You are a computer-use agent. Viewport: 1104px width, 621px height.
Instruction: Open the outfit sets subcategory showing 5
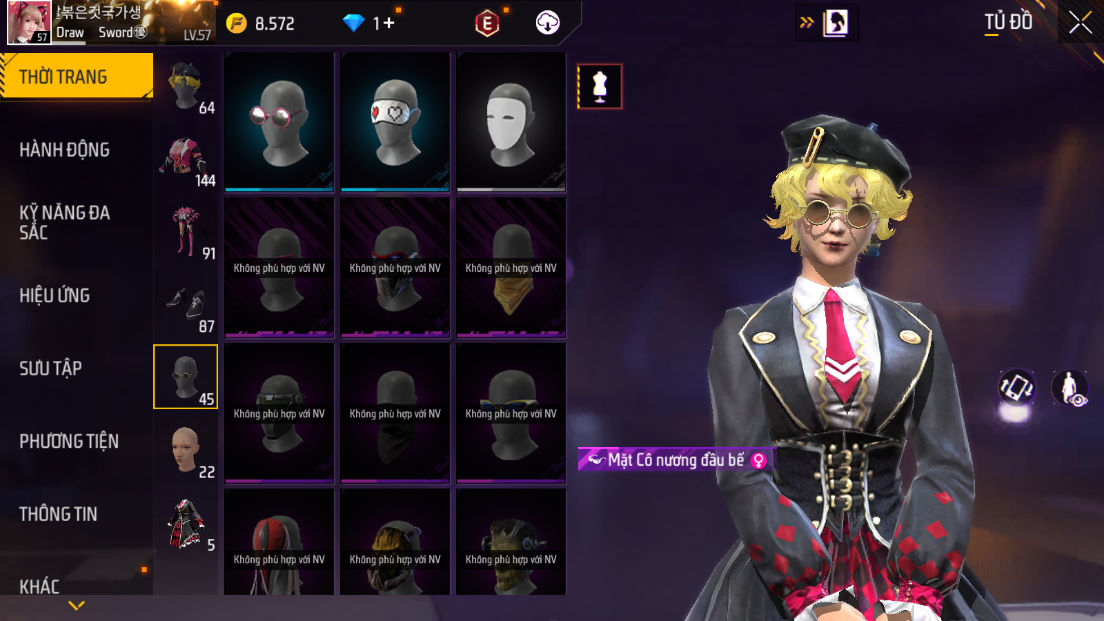pos(186,523)
